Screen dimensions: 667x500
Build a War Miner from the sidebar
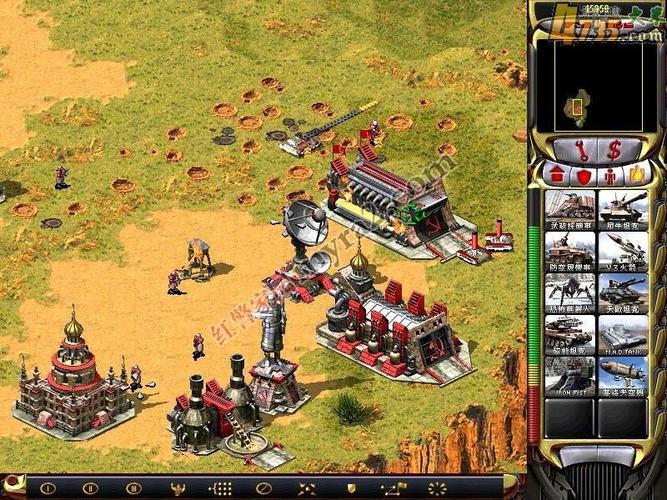570,208
